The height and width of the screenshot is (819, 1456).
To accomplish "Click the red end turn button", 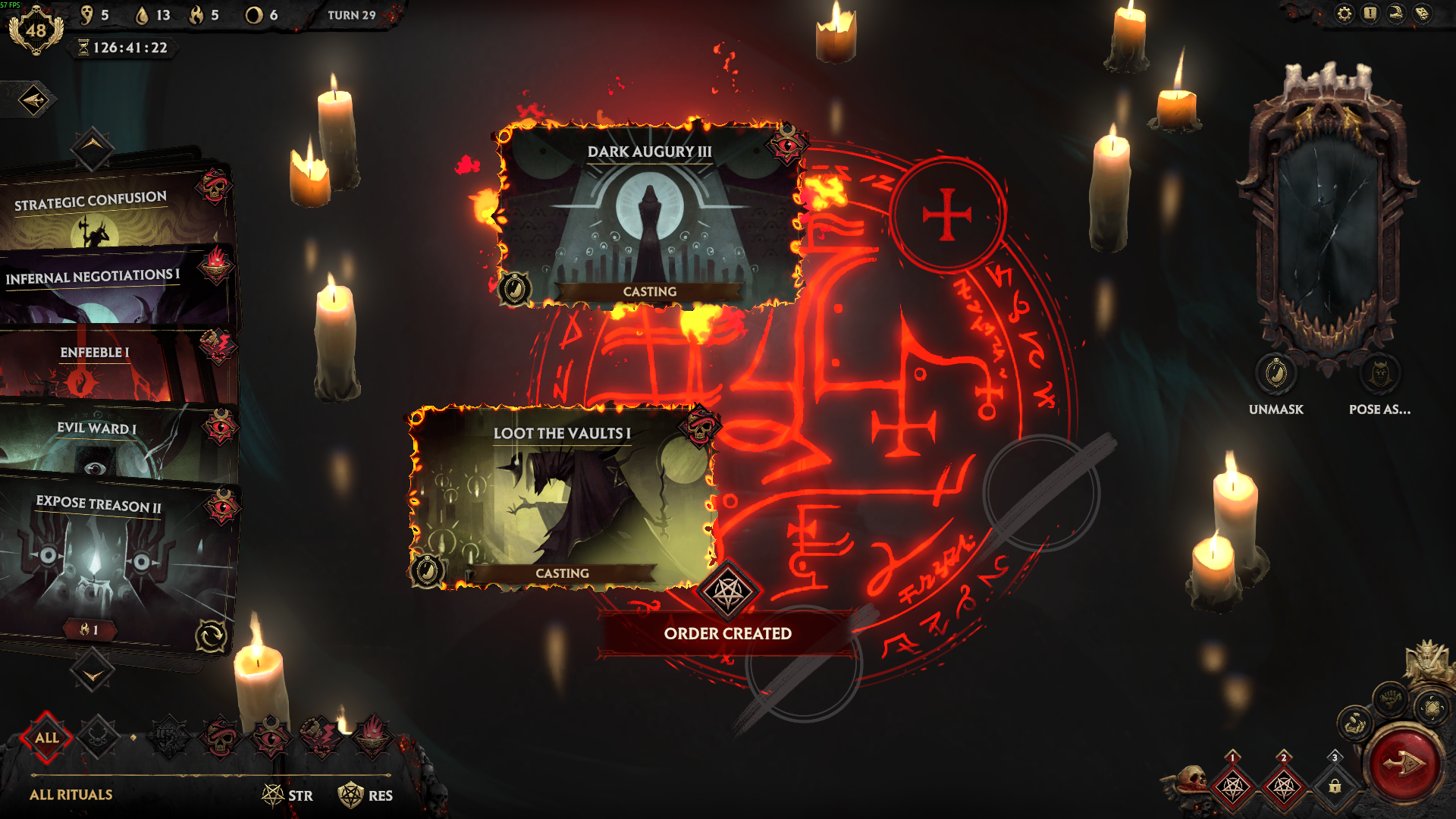I will click(1403, 764).
